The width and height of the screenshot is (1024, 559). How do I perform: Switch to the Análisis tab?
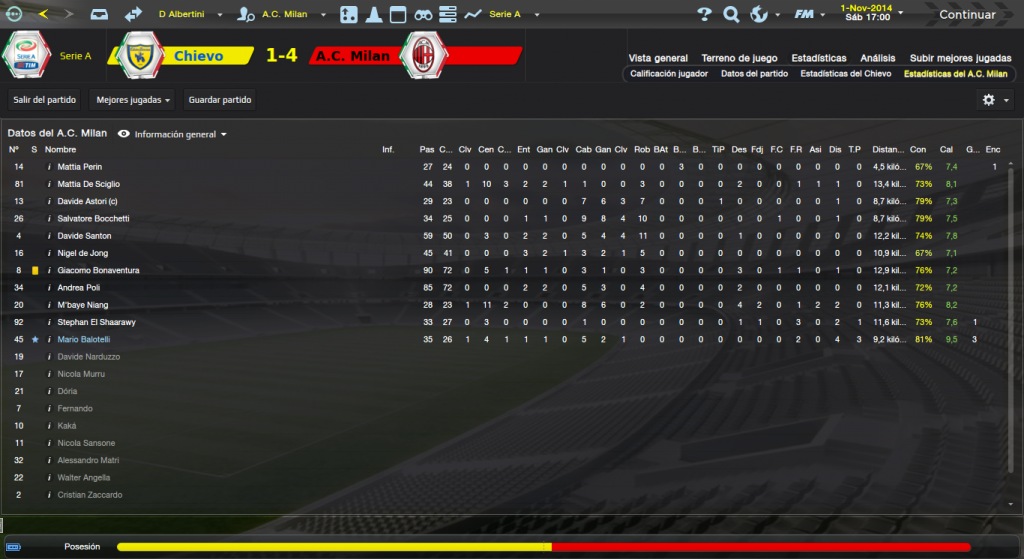pos(878,58)
